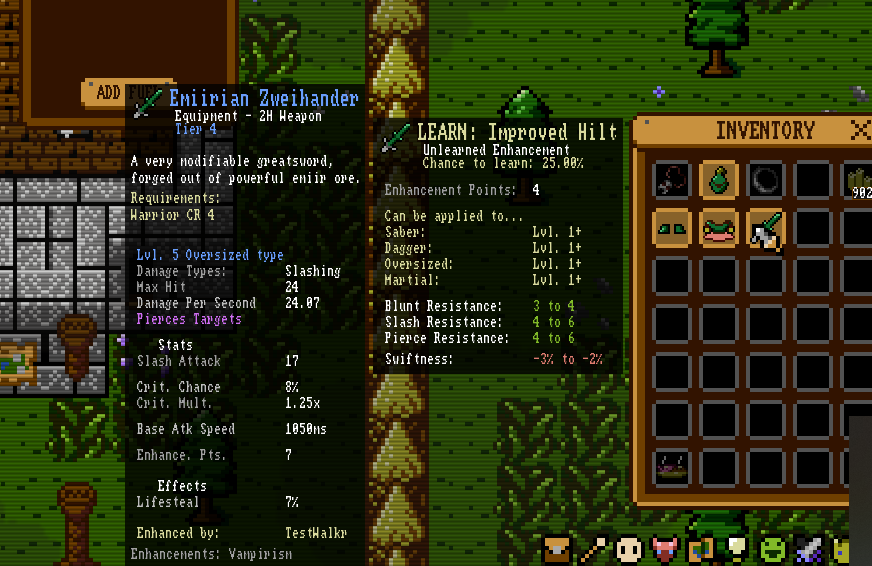The height and width of the screenshot is (566, 872).
Task: Select the purple bowl item in bottom row
Action: [671, 466]
